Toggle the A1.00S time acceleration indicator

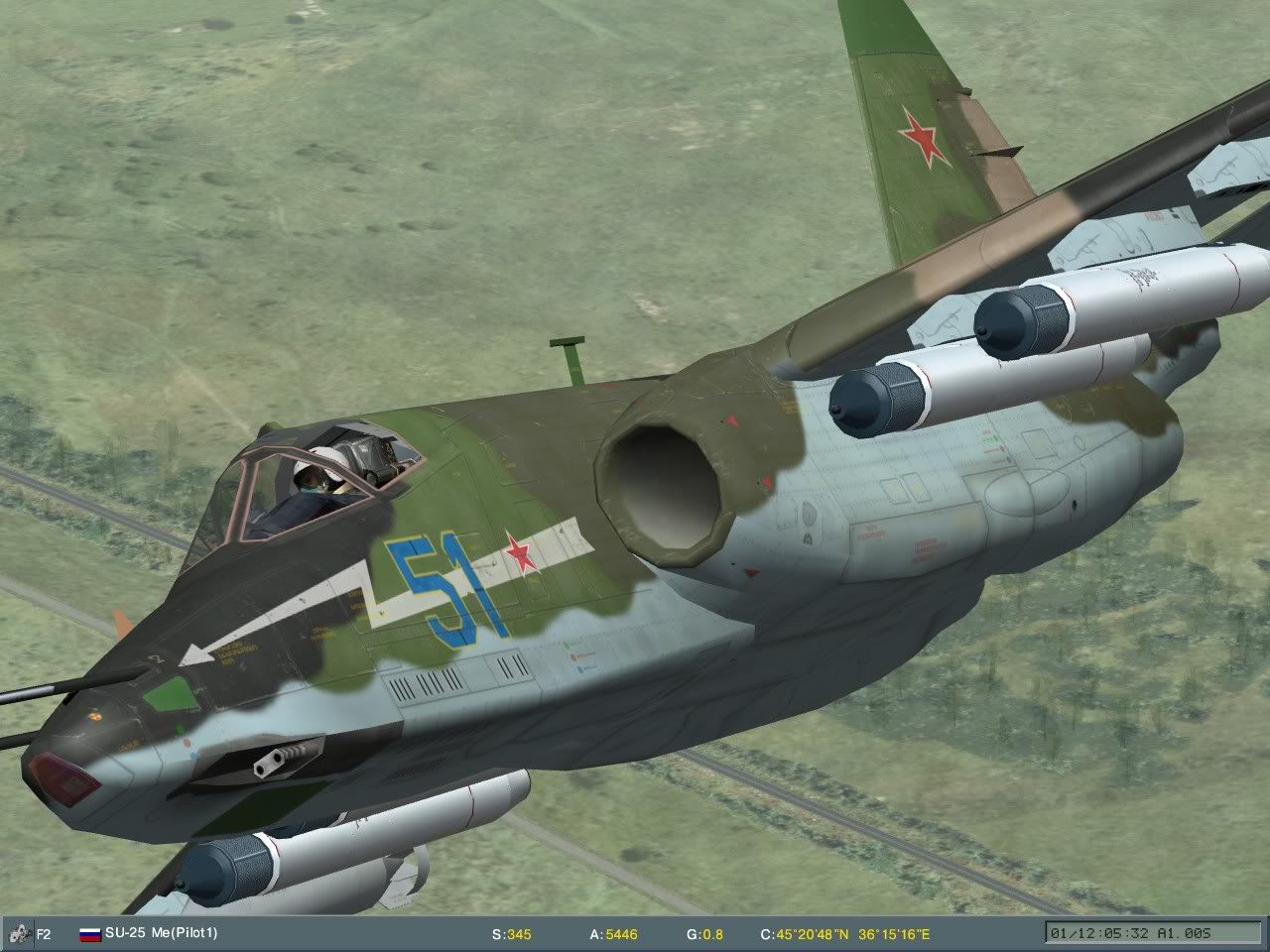[x=1181, y=933]
